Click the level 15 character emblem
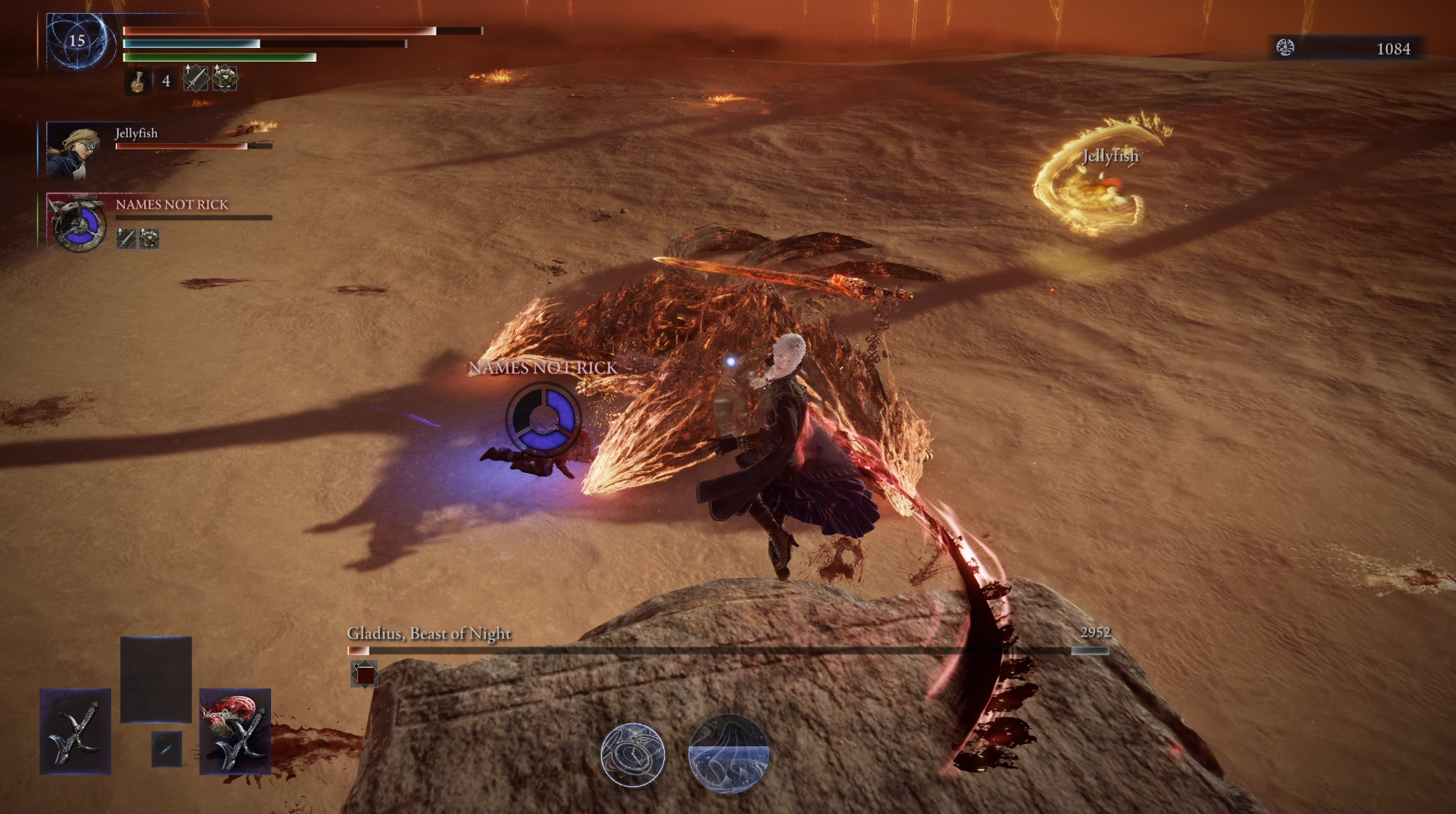 (78, 42)
